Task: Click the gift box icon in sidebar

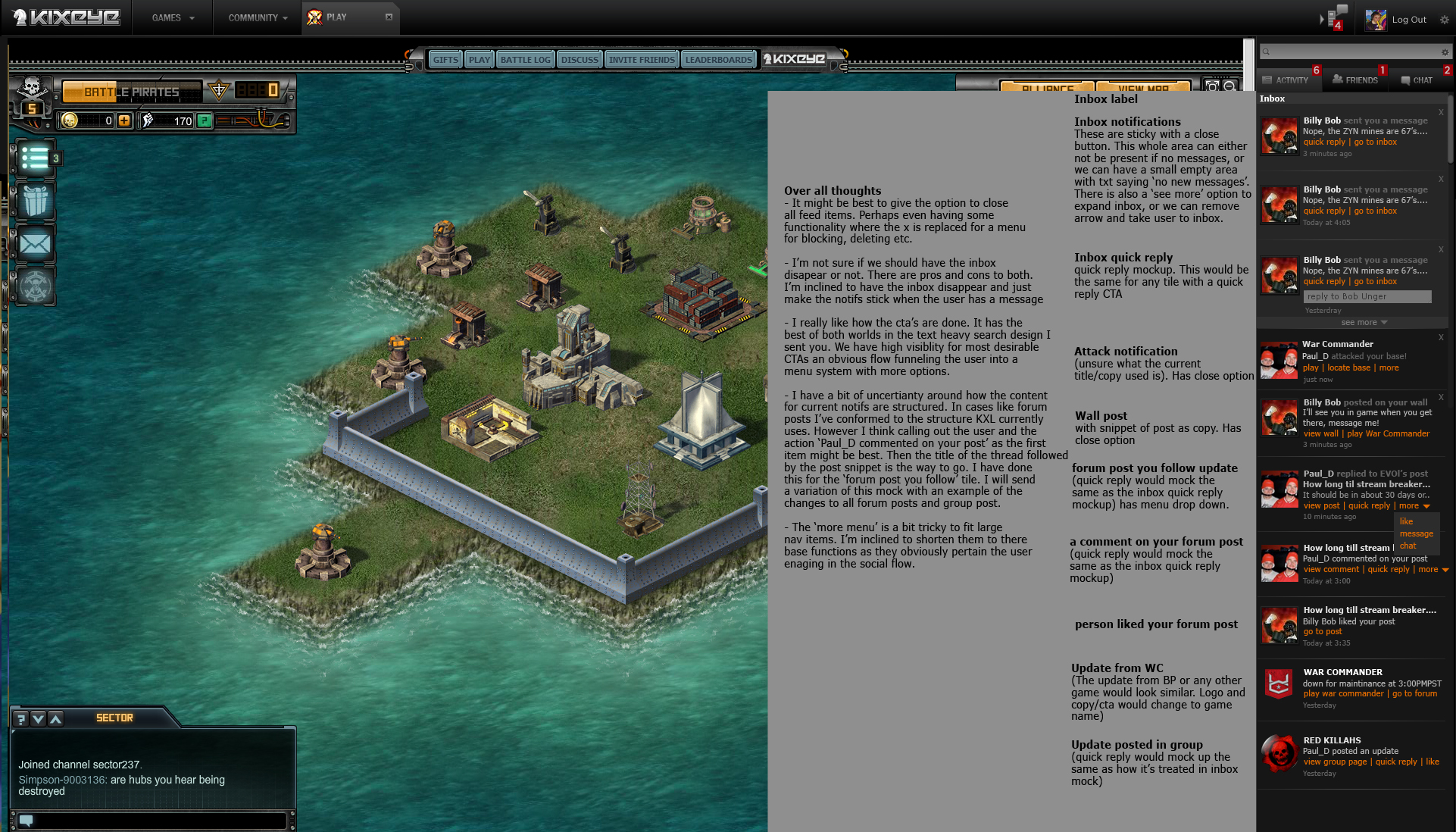Action: coord(36,201)
